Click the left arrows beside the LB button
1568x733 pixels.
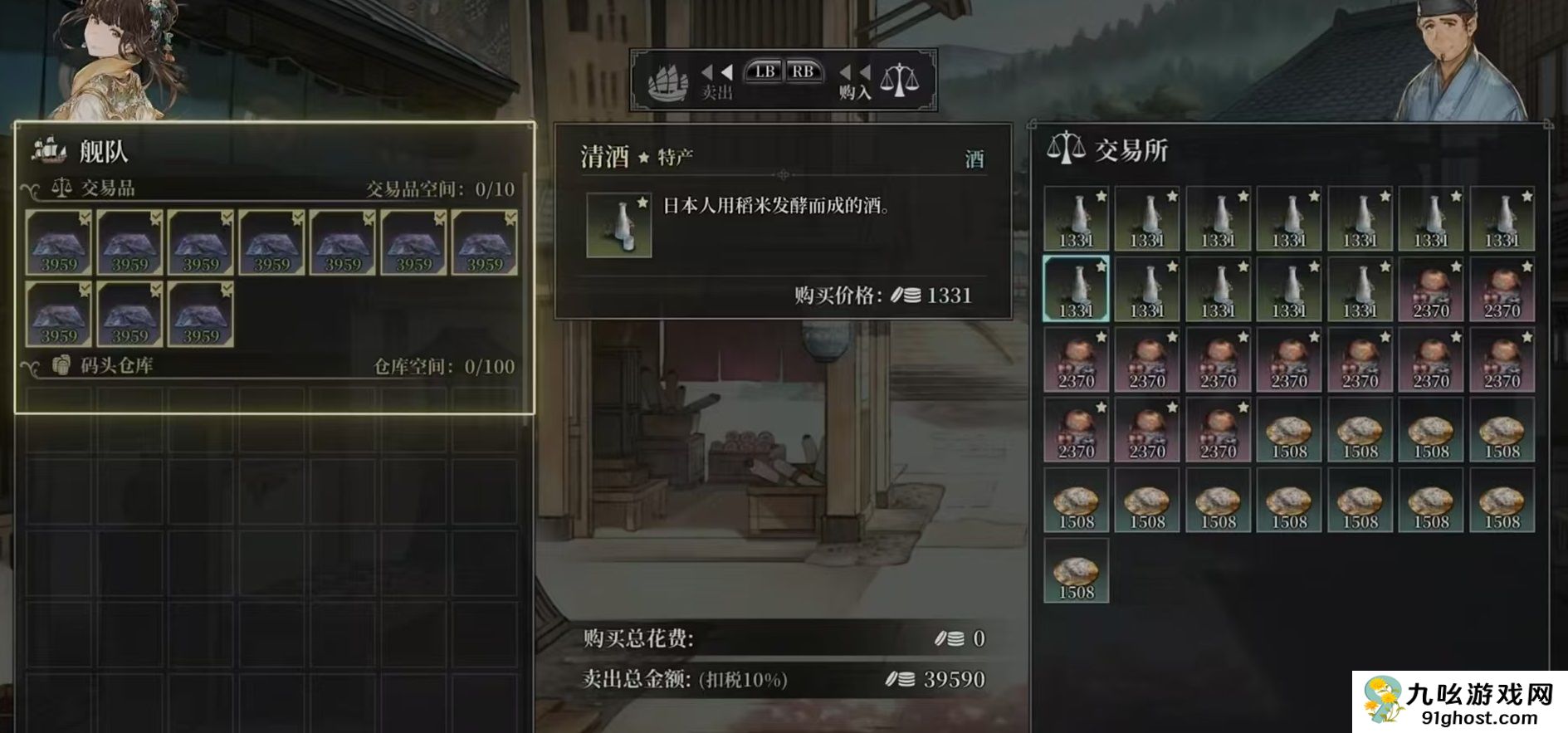pos(716,74)
